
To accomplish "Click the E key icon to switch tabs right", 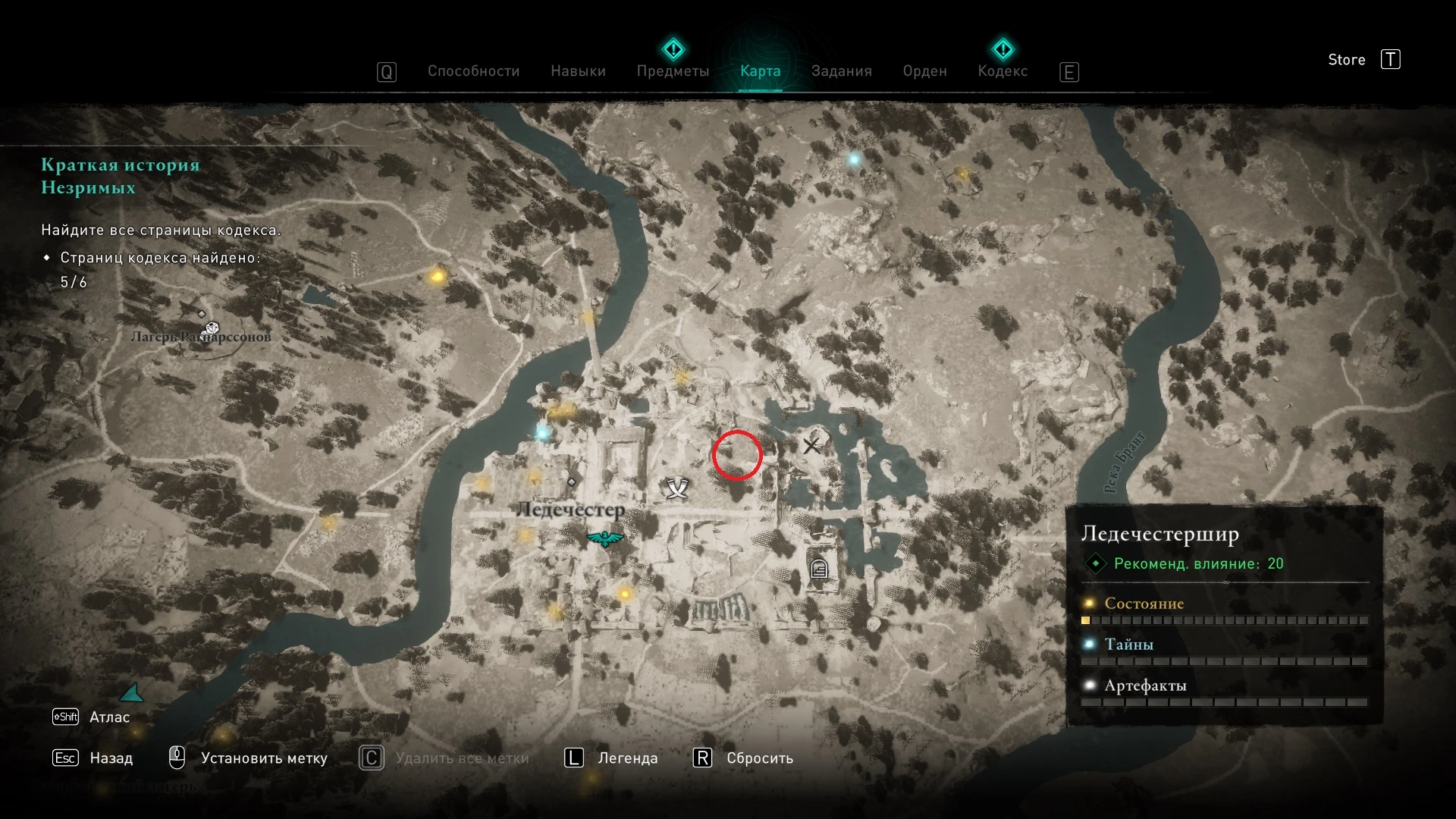I will 1069,72.
